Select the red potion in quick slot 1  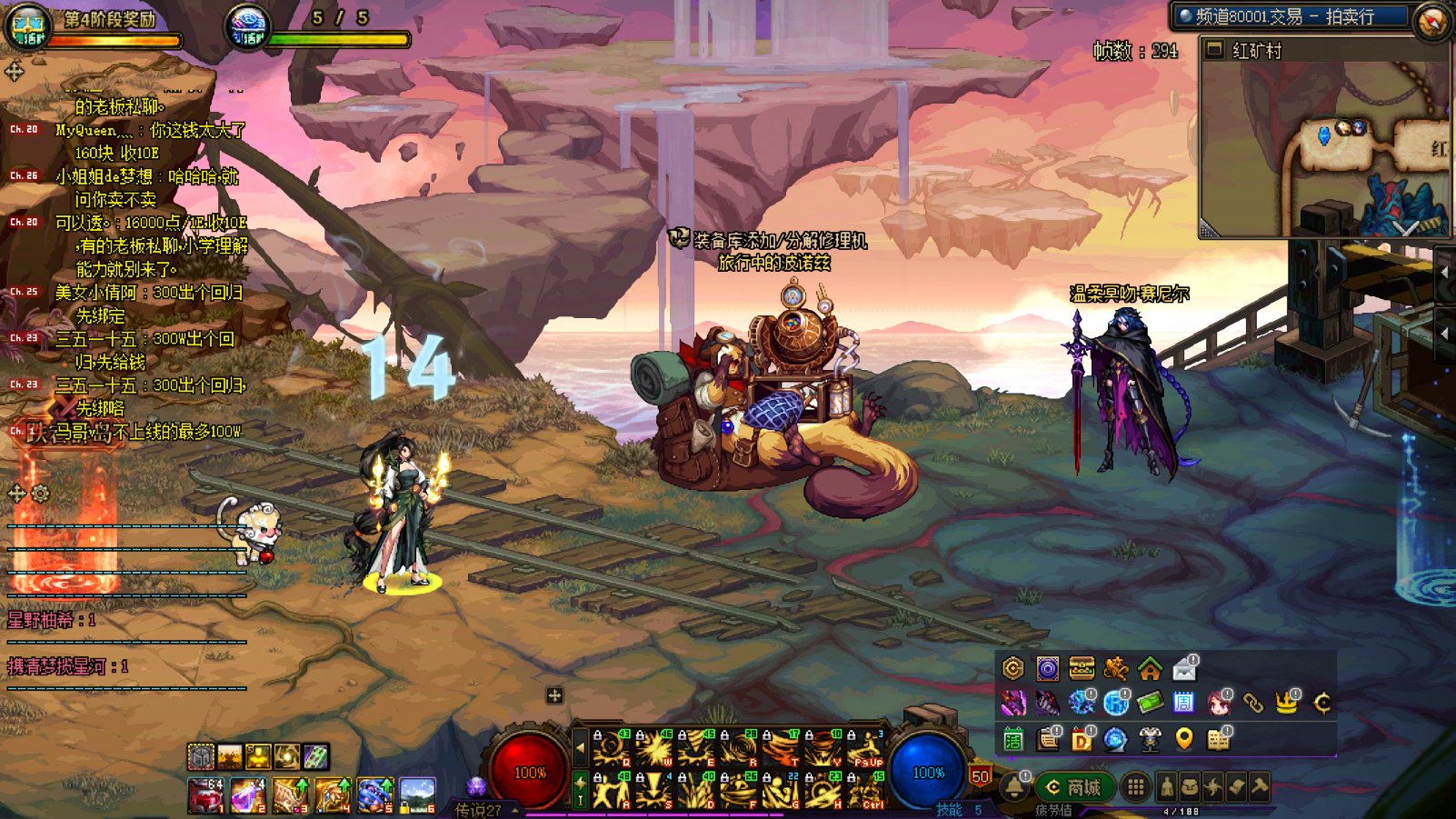click(205, 795)
